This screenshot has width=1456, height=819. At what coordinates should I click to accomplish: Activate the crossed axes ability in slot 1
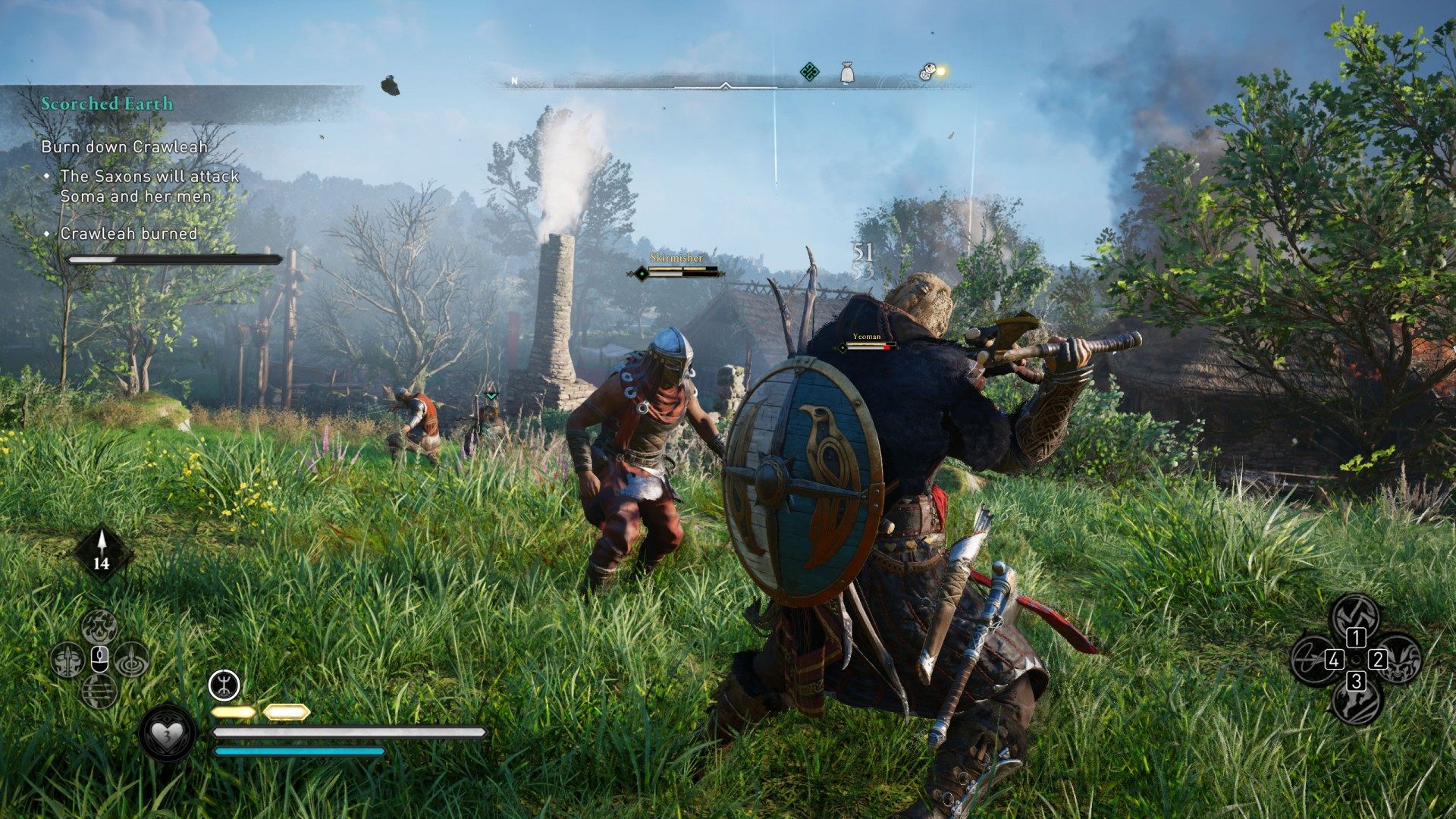1356,616
